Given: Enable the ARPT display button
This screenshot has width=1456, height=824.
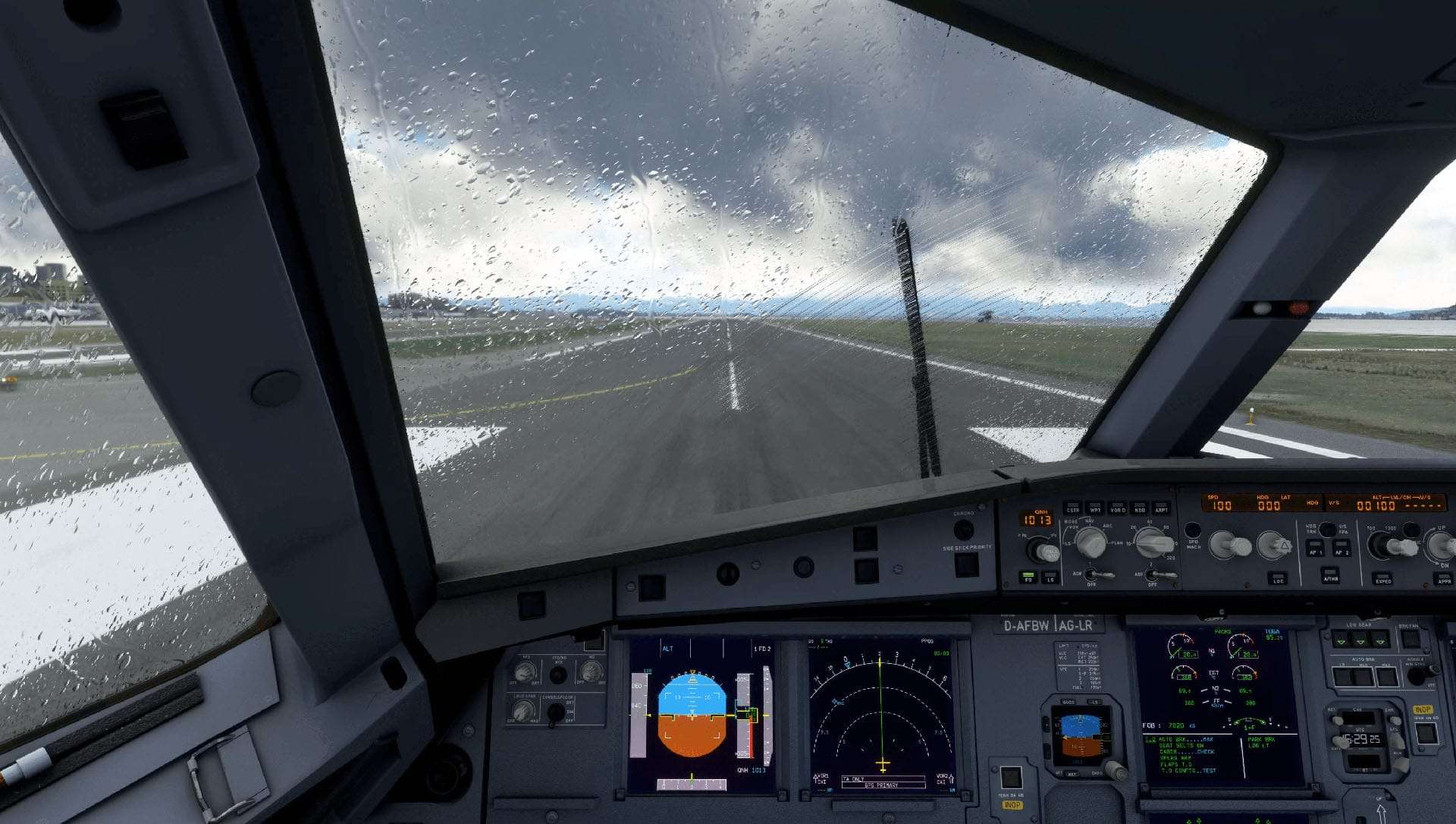Looking at the screenshot, I should point(1161,507).
